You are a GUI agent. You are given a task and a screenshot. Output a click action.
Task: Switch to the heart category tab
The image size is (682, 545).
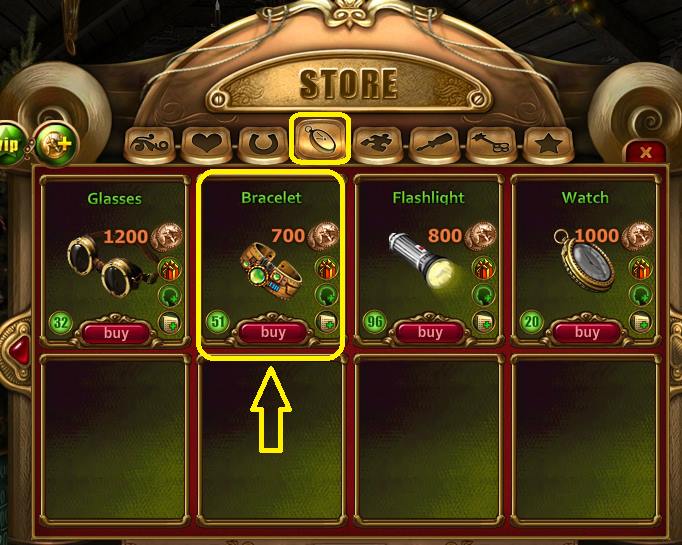coord(206,144)
